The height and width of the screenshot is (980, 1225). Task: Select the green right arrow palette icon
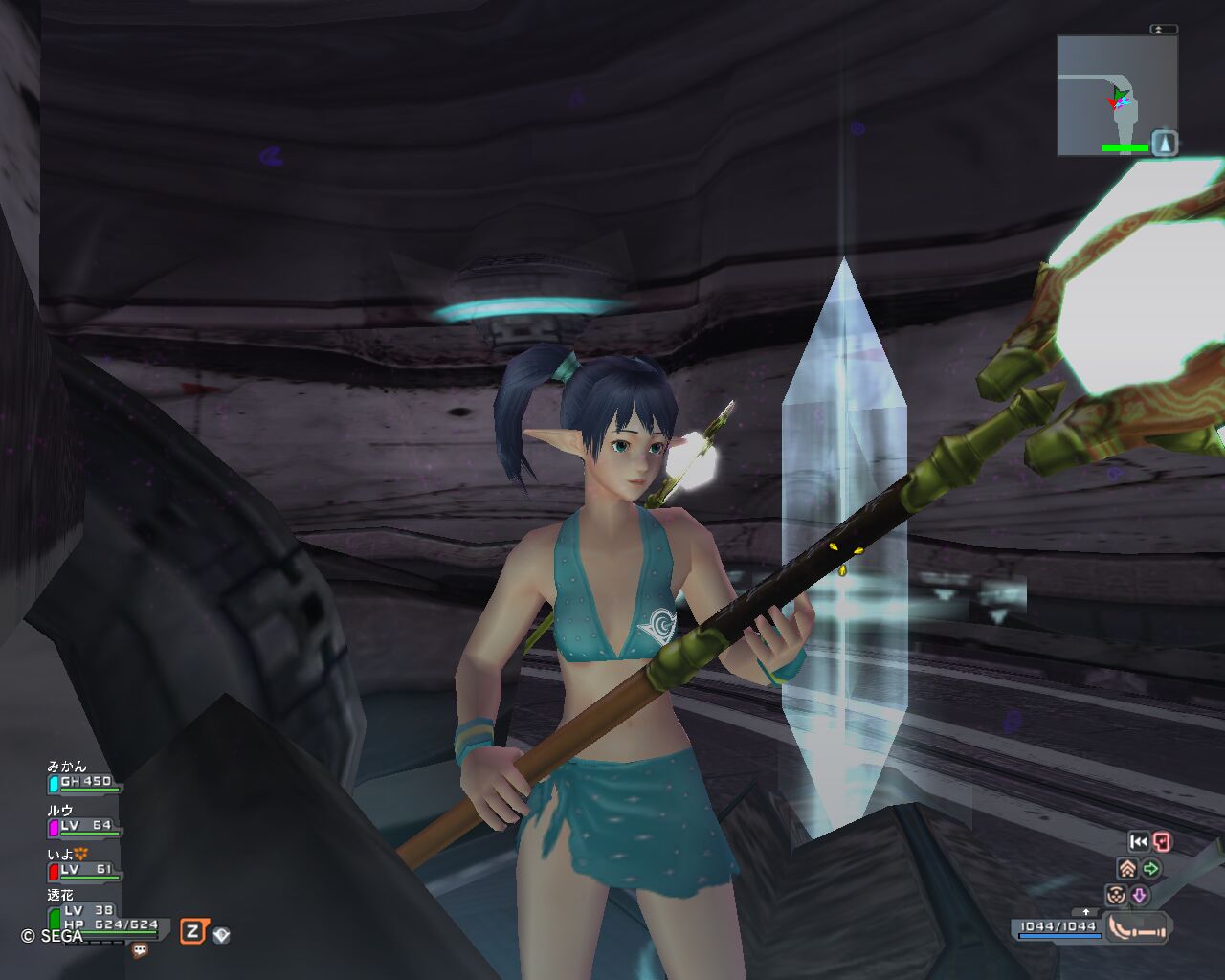point(1151,869)
